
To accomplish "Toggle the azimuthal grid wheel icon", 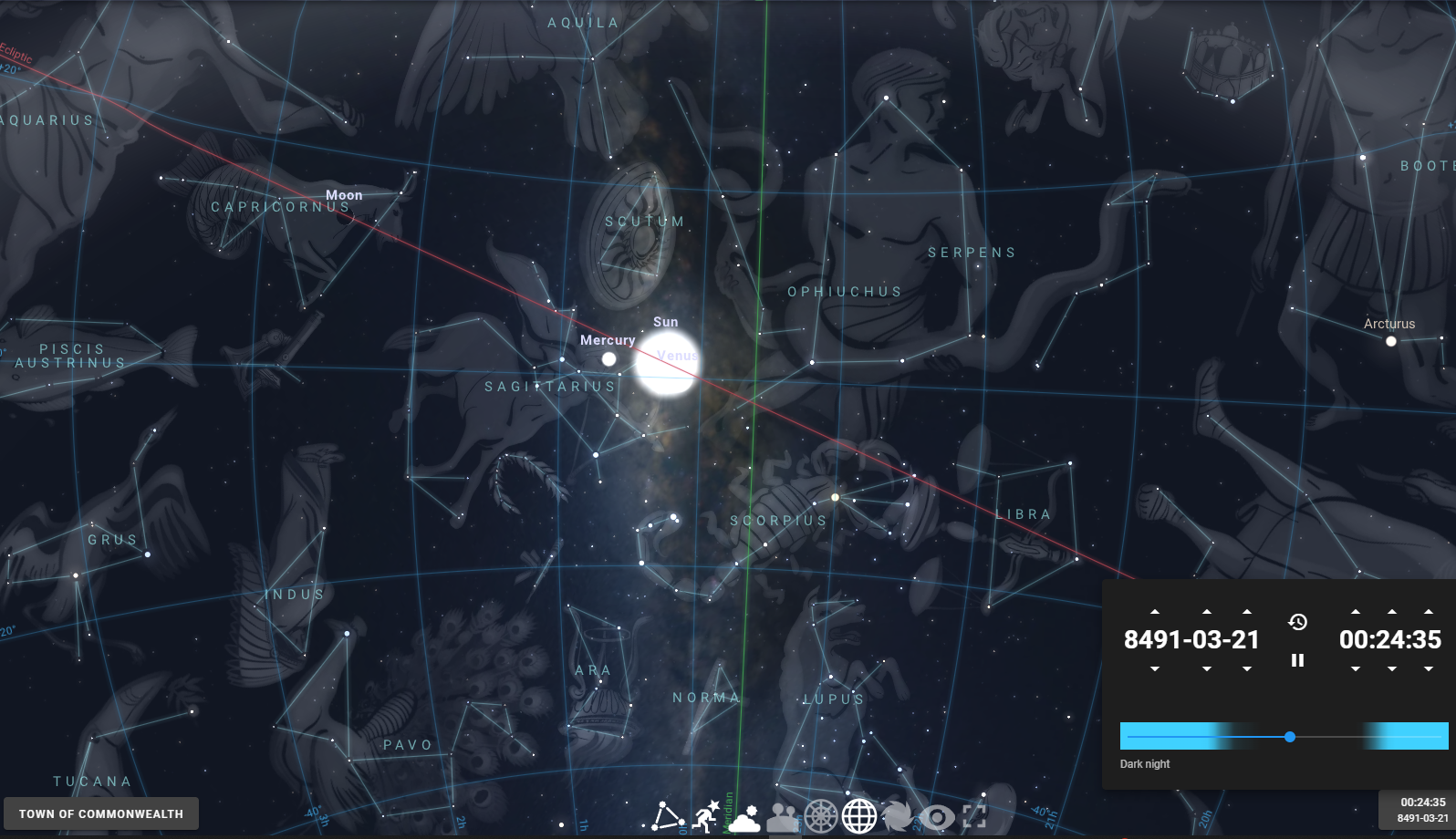I will click(x=820, y=816).
